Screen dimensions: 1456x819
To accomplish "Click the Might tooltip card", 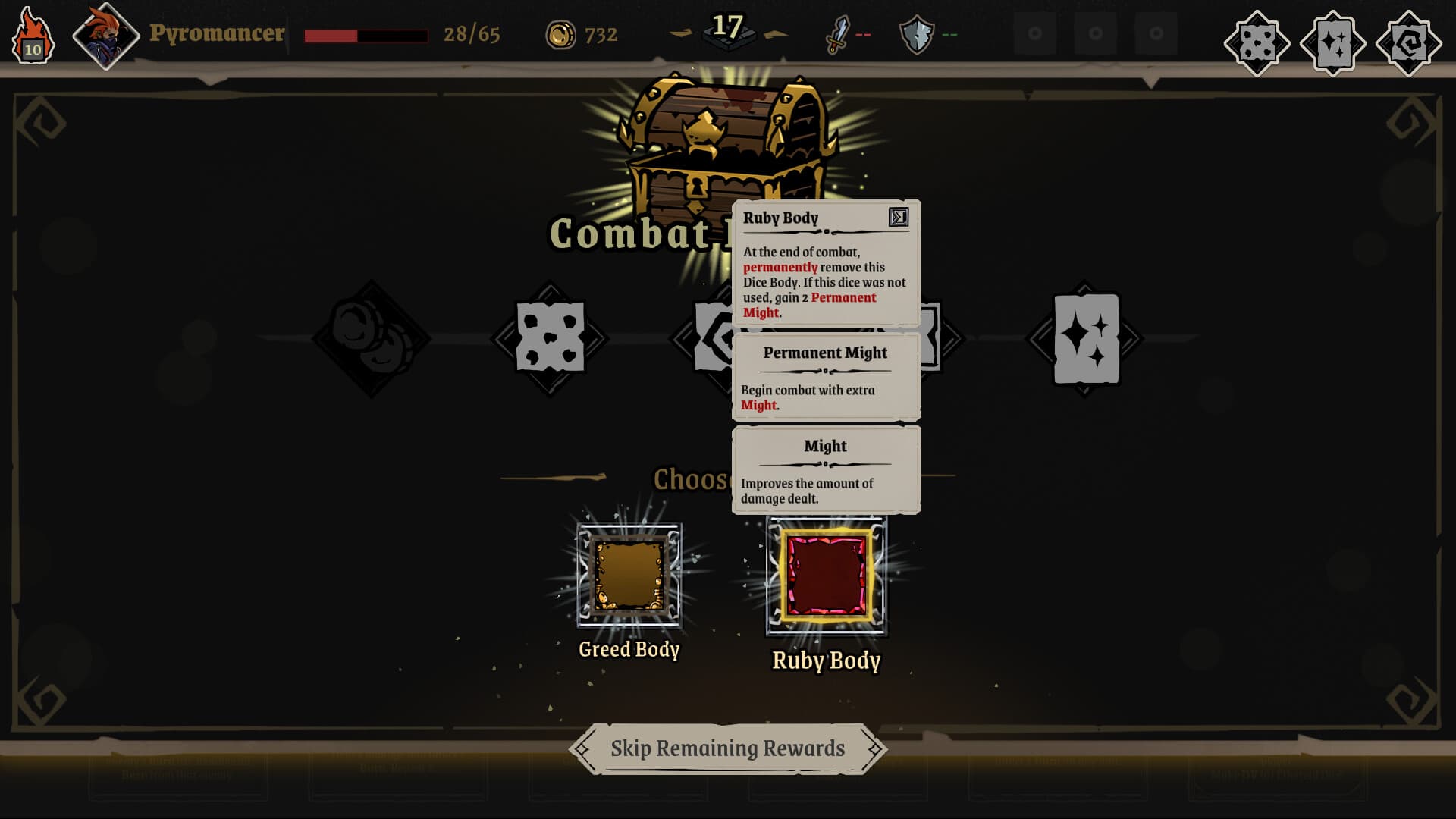I will click(825, 469).
